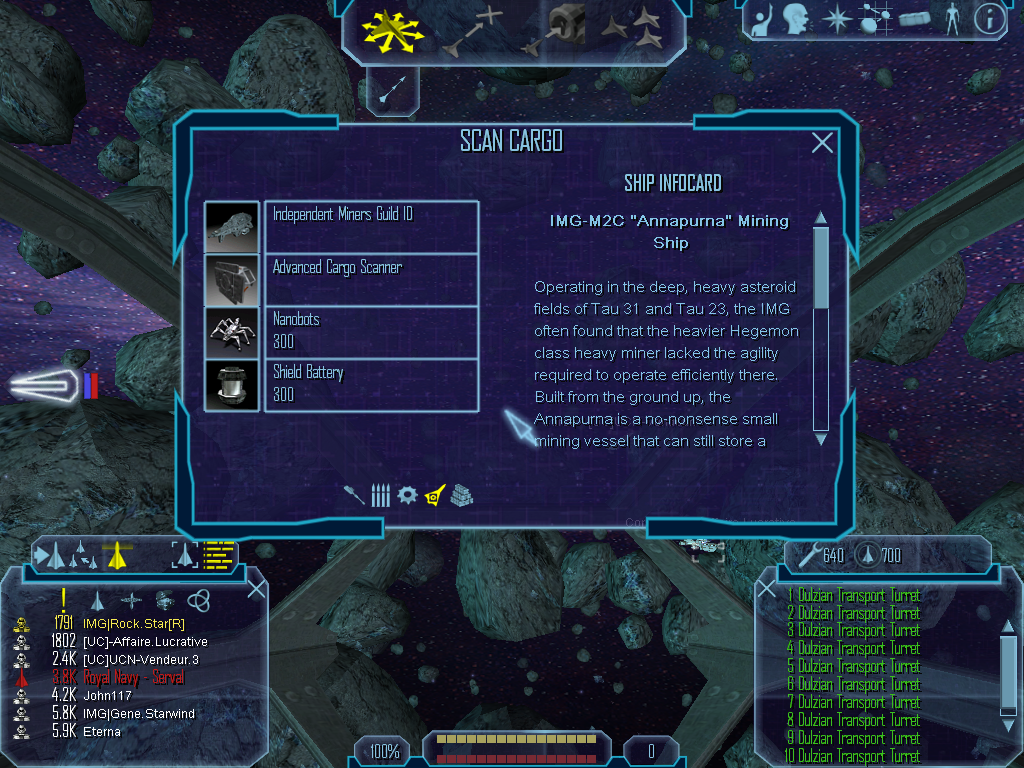Select the Shield Battery cargo entry
1024x768 pixels.
click(x=371, y=384)
